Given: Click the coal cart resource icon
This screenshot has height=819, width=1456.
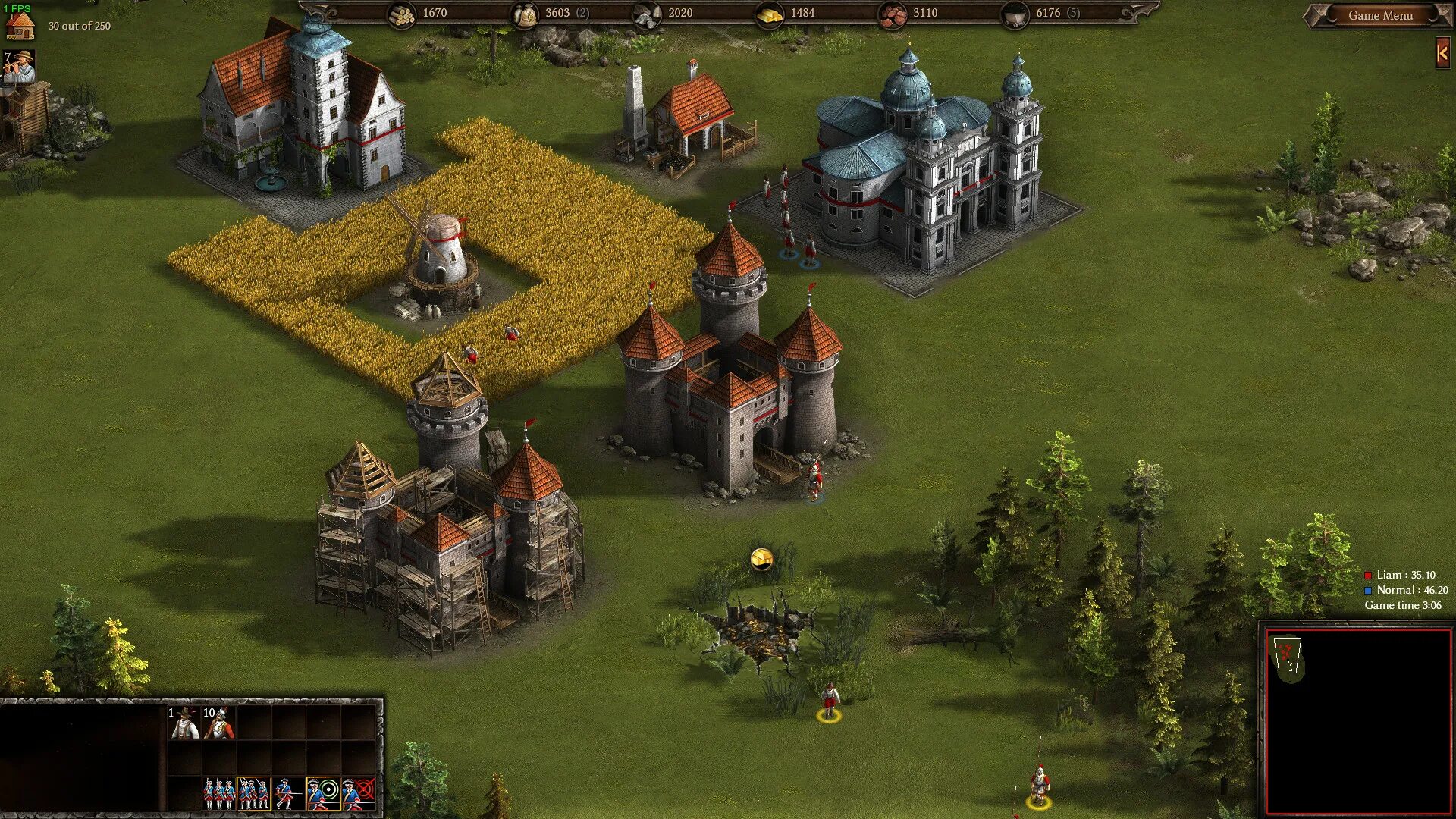Looking at the screenshot, I should 1015,14.
